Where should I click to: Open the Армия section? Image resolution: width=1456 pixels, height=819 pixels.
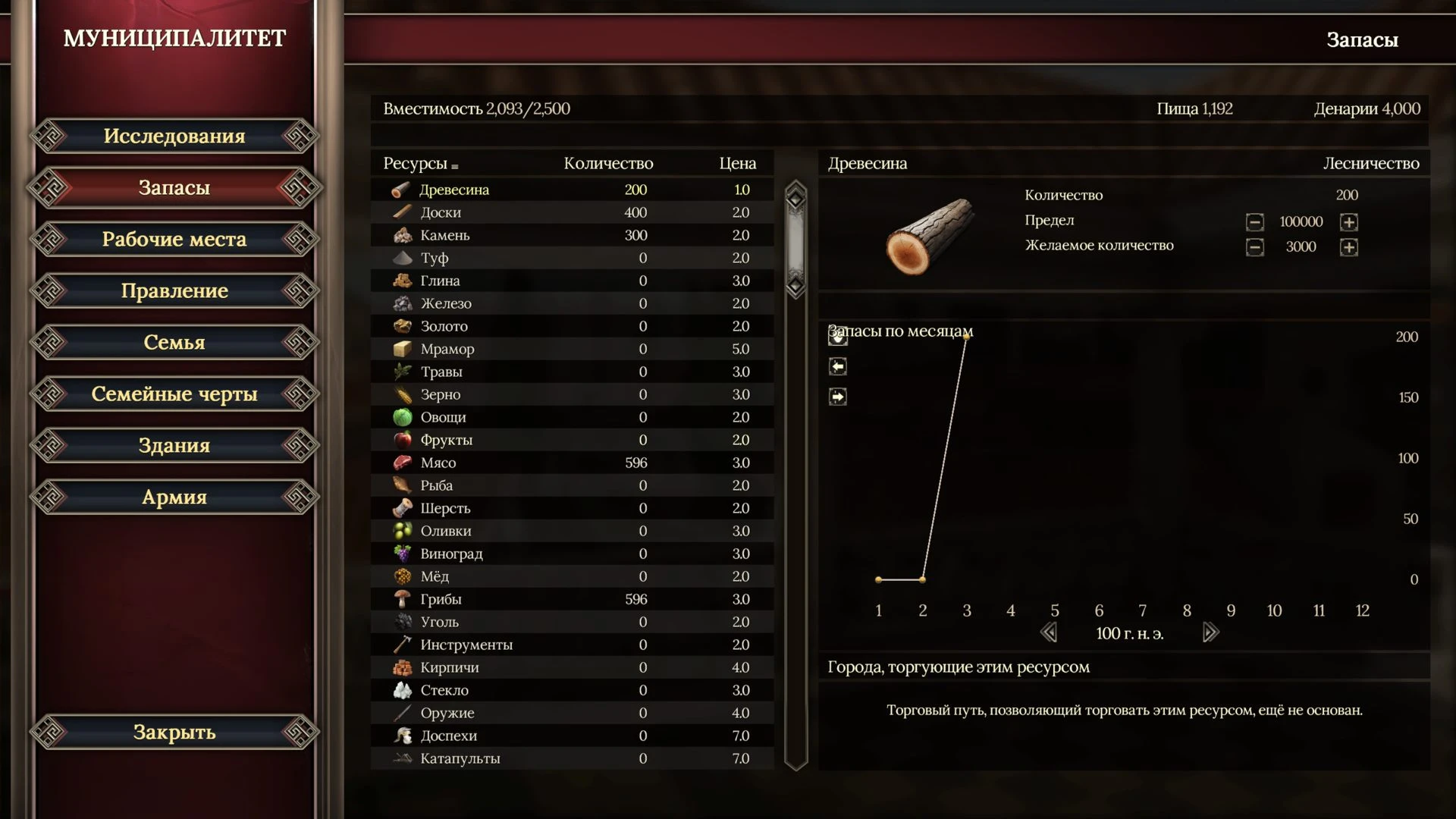point(174,497)
